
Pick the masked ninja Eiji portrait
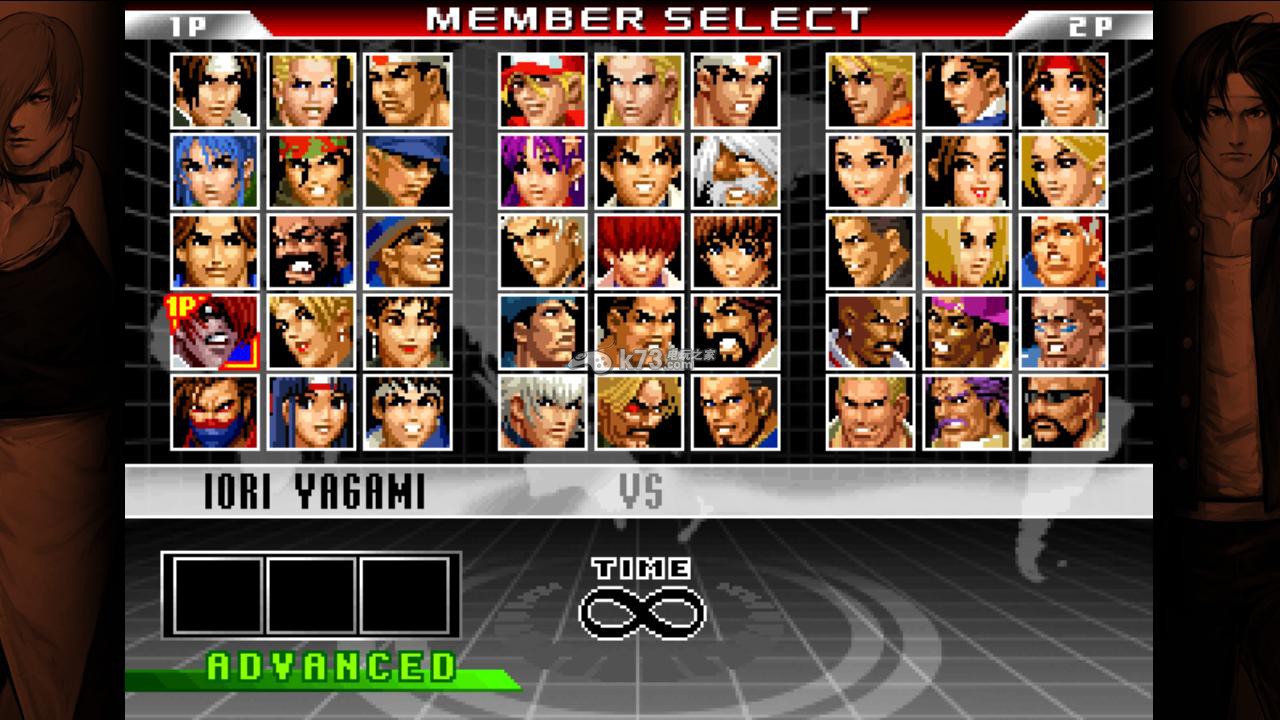[x=214, y=412]
